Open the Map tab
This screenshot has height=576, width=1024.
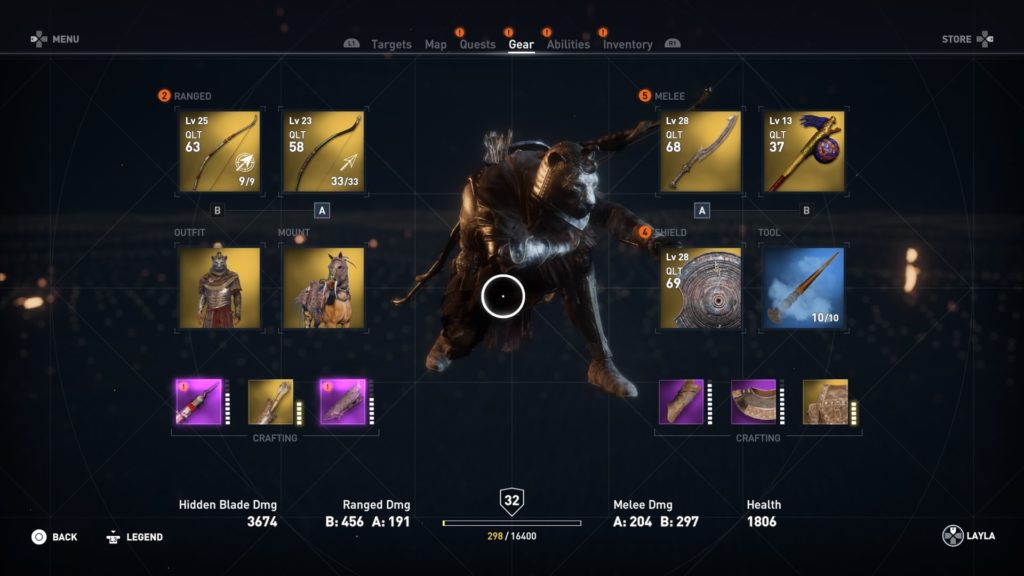point(435,44)
